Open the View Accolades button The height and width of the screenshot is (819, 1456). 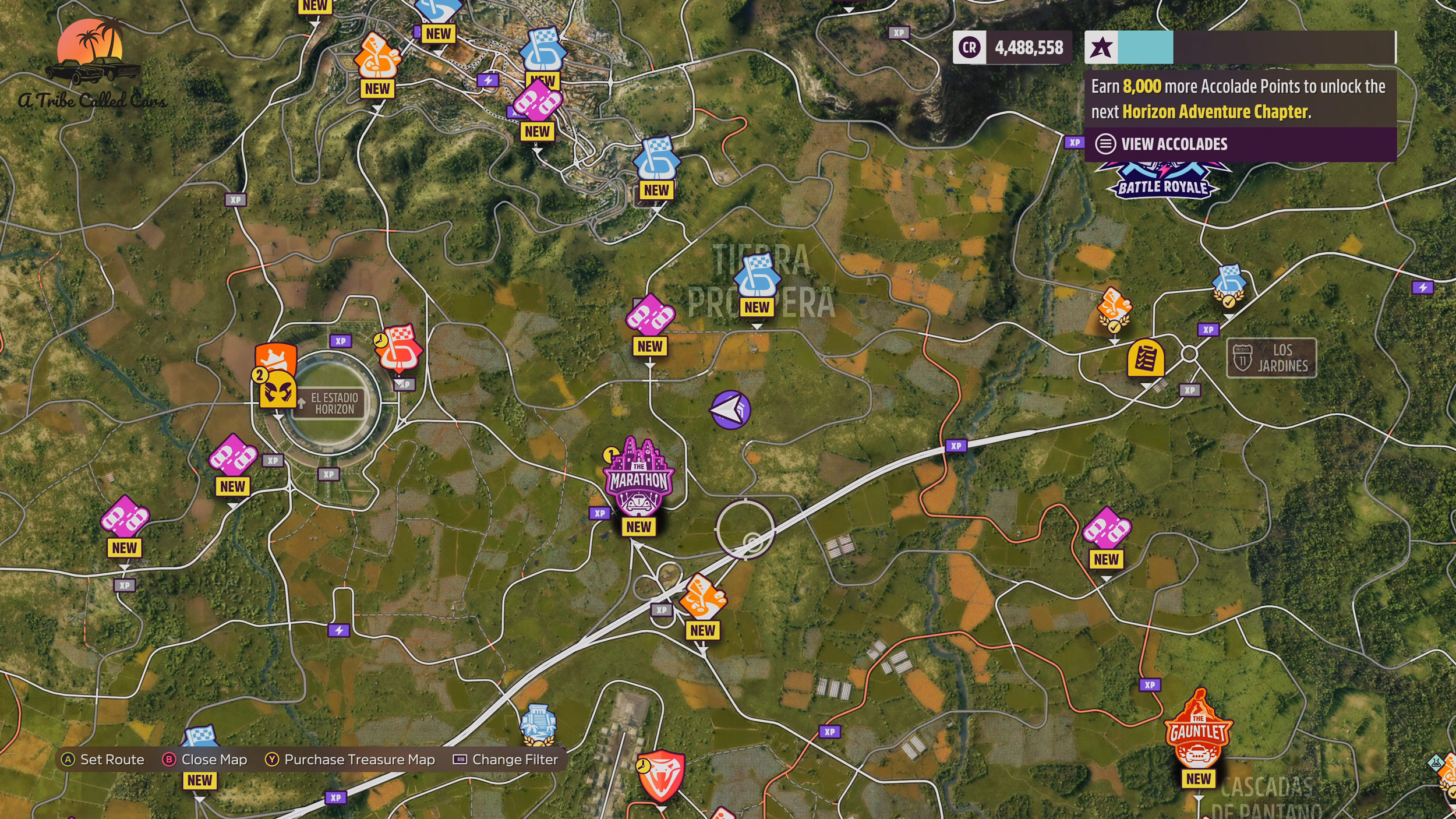(1174, 144)
